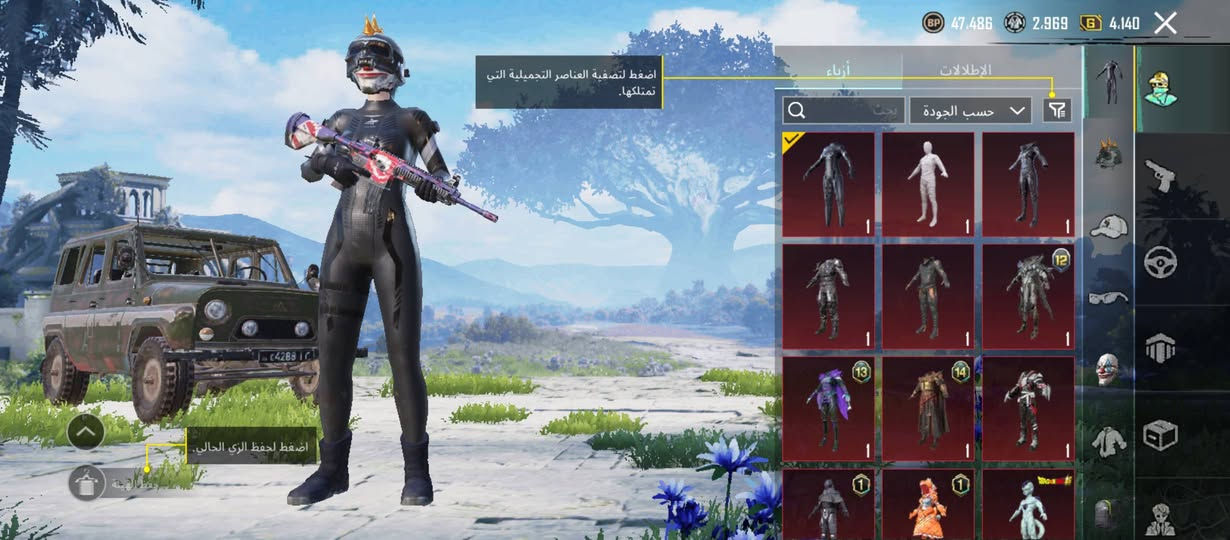This screenshot has width=1230, height=540.
Task: Open the crate box section
Action: point(1160,434)
